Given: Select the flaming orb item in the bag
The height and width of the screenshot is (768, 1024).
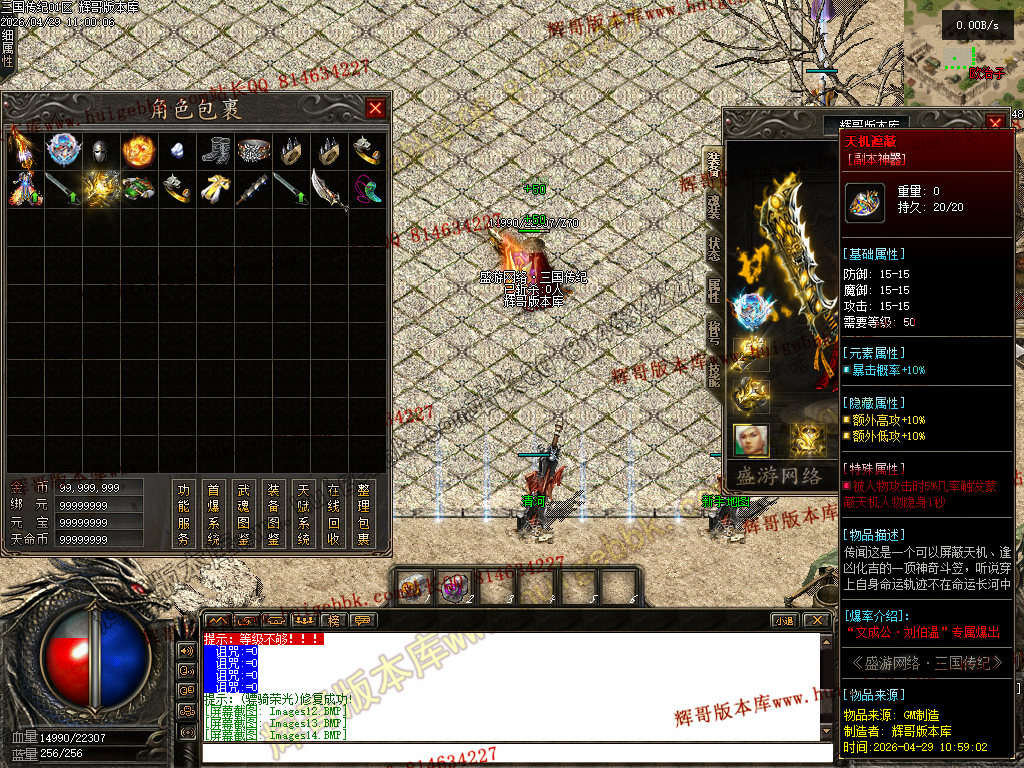Looking at the screenshot, I should (x=138, y=151).
